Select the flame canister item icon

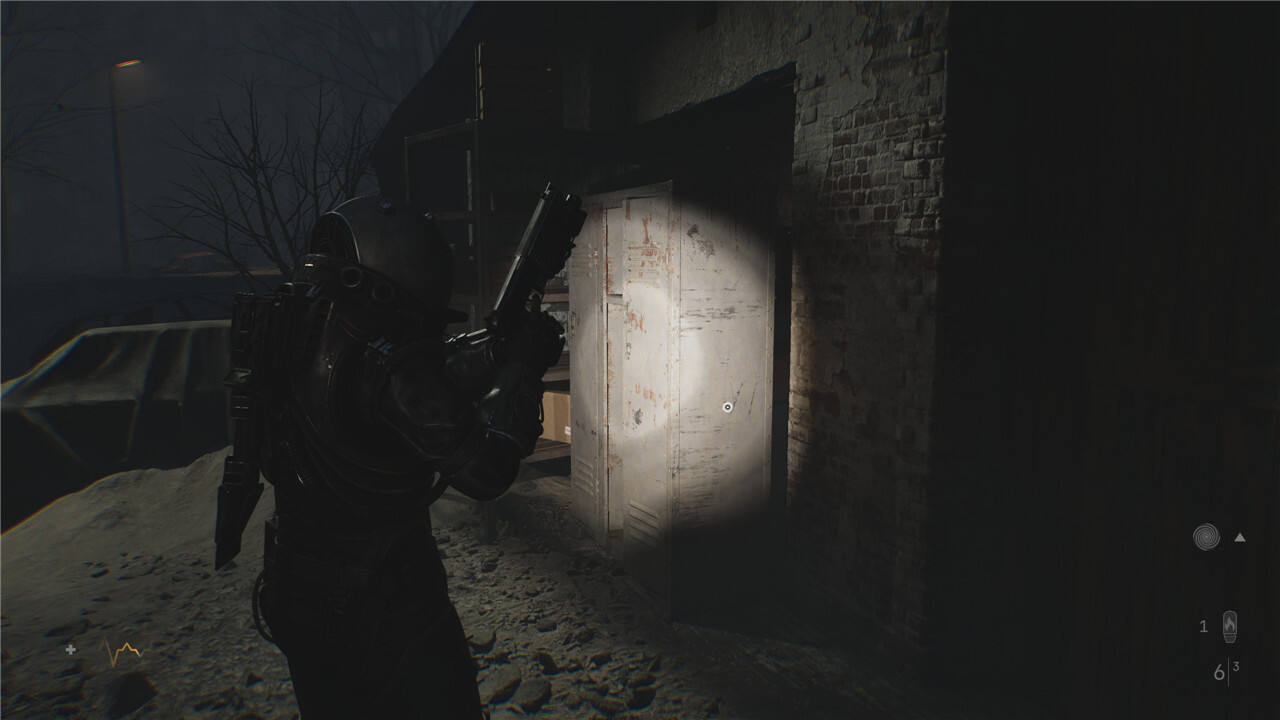1229,627
